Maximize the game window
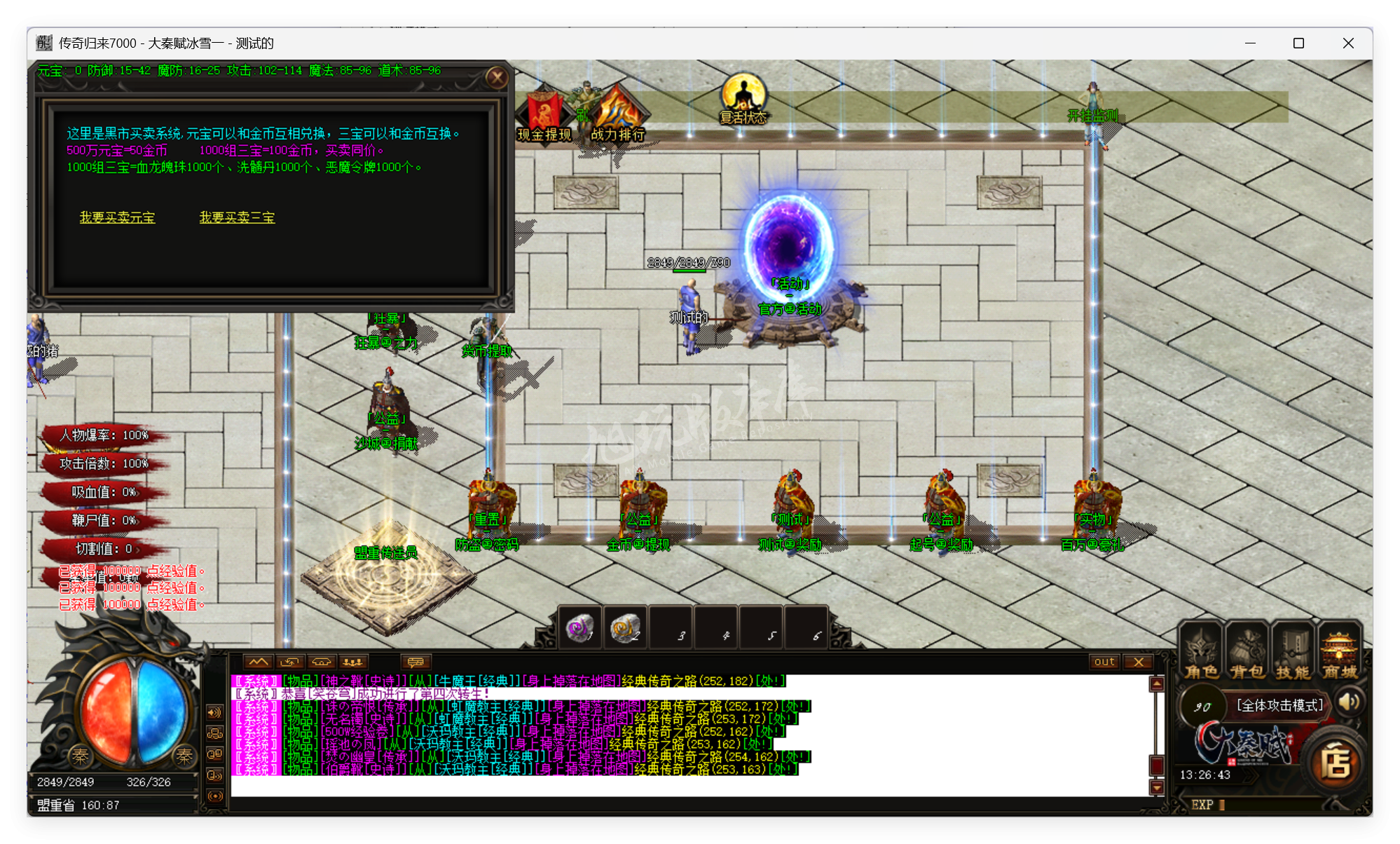 tap(1298, 43)
